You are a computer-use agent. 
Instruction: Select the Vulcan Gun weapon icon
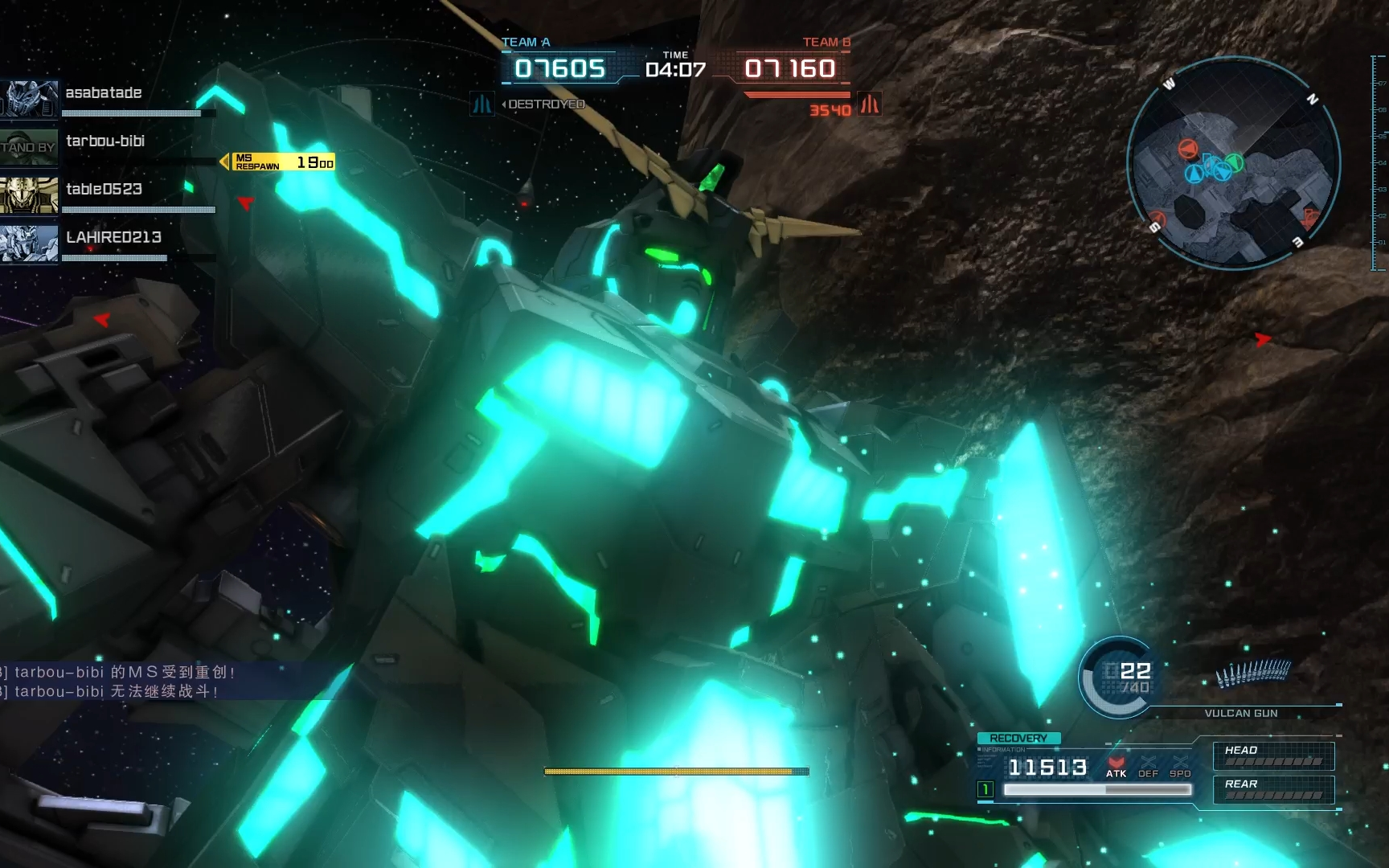tap(1252, 674)
